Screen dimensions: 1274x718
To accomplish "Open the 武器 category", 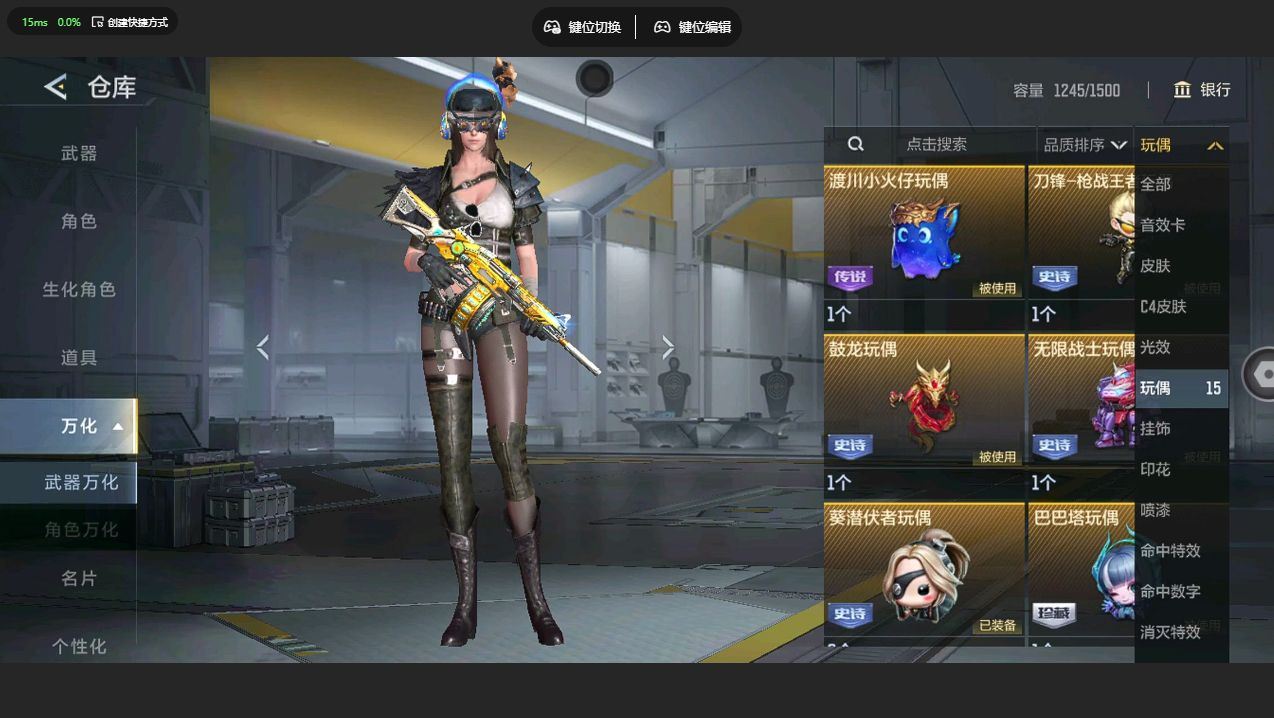I will coord(79,153).
